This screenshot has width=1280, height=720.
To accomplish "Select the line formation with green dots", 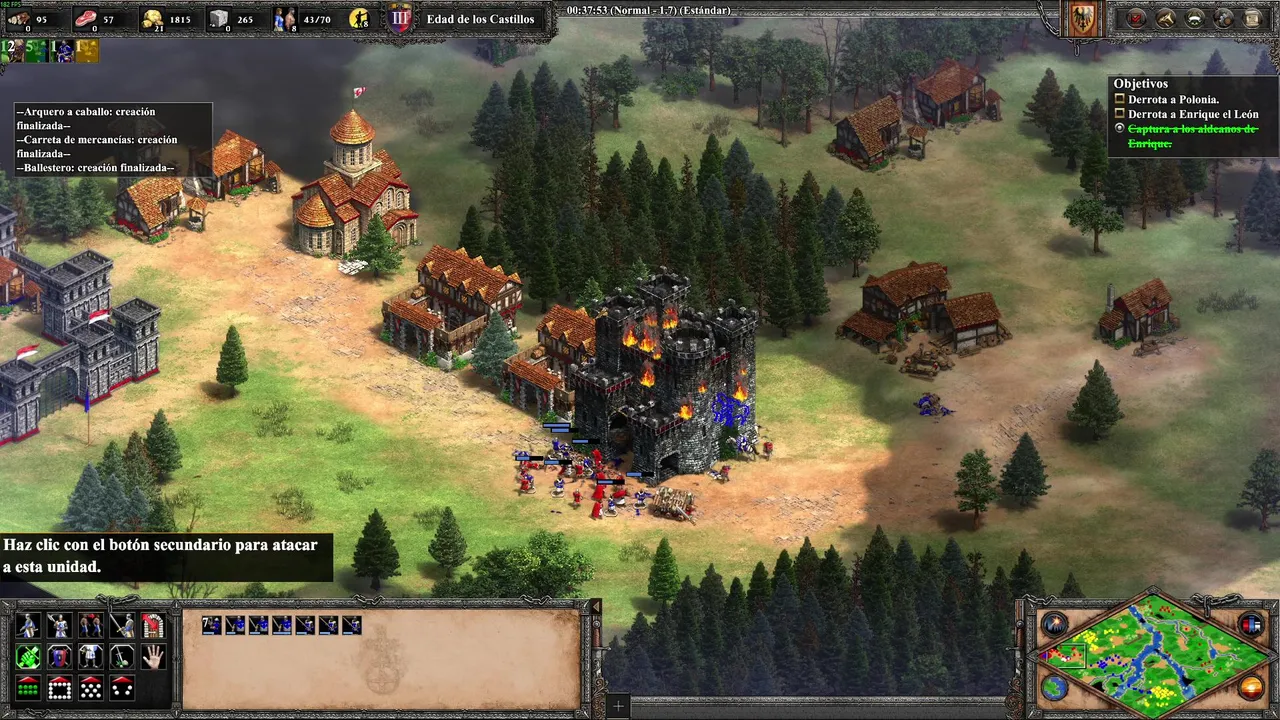I will point(28,688).
